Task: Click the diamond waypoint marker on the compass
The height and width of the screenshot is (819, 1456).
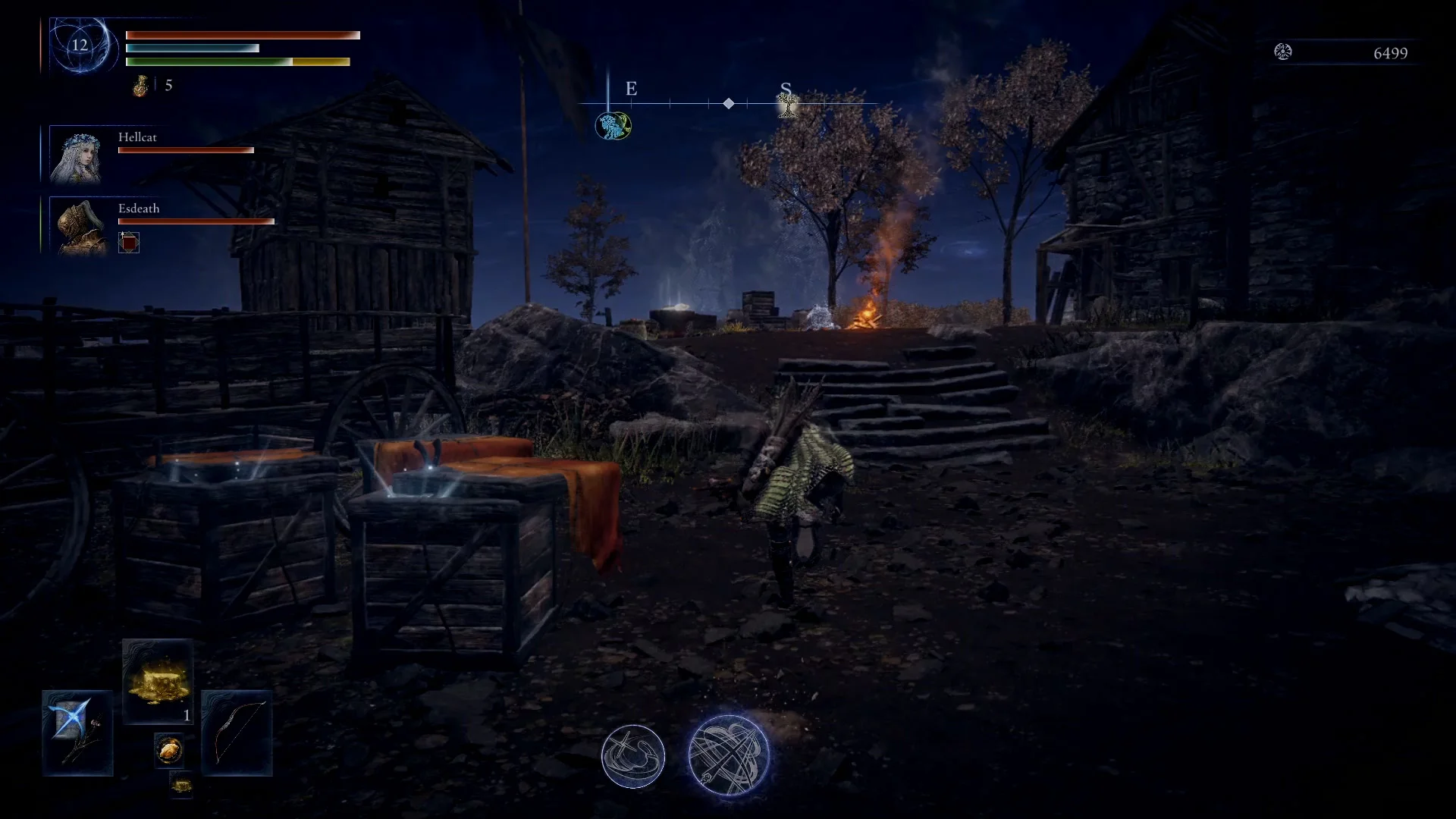Action: pos(729,103)
